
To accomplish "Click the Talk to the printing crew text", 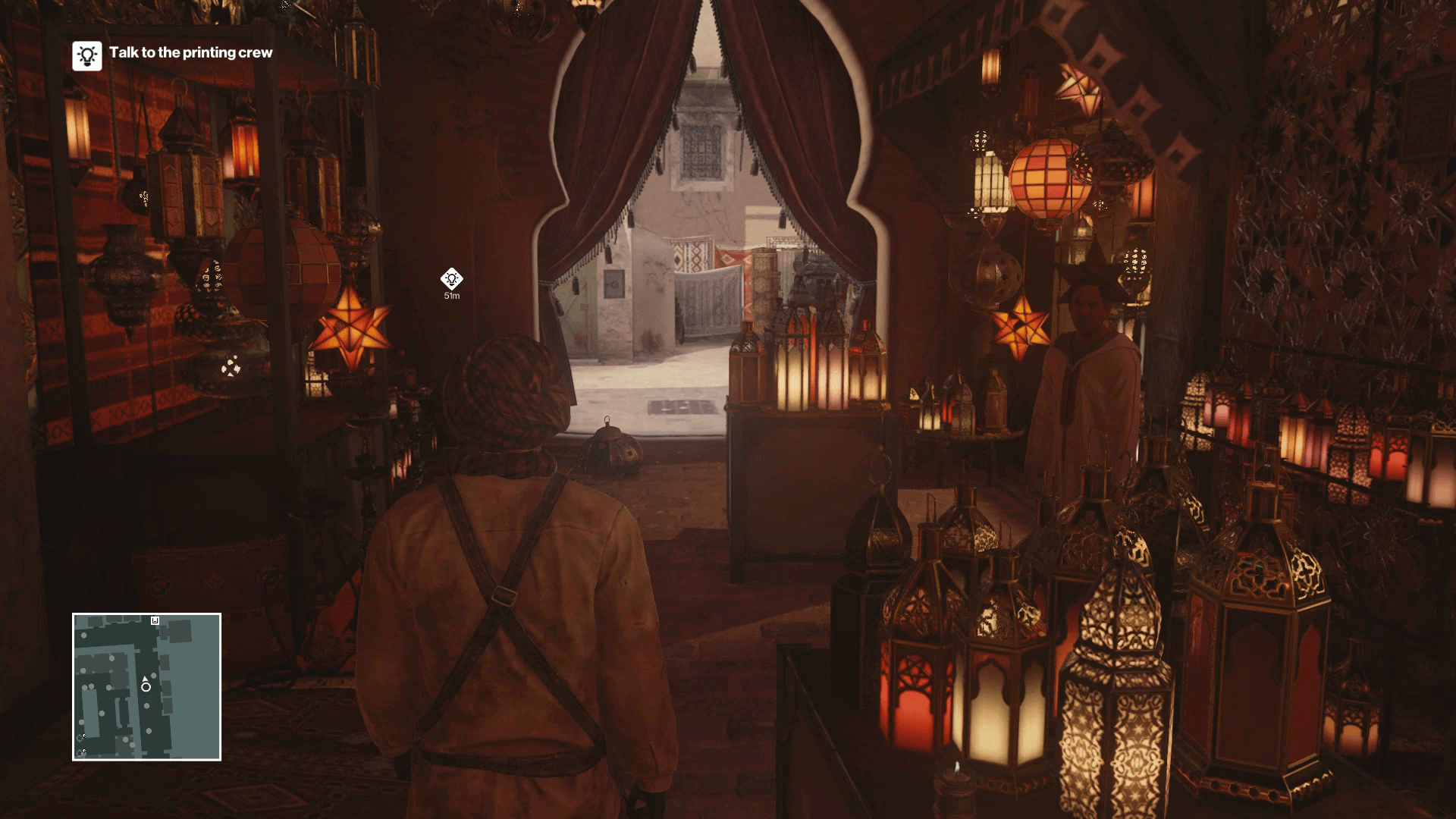I will click(x=191, y=53).
